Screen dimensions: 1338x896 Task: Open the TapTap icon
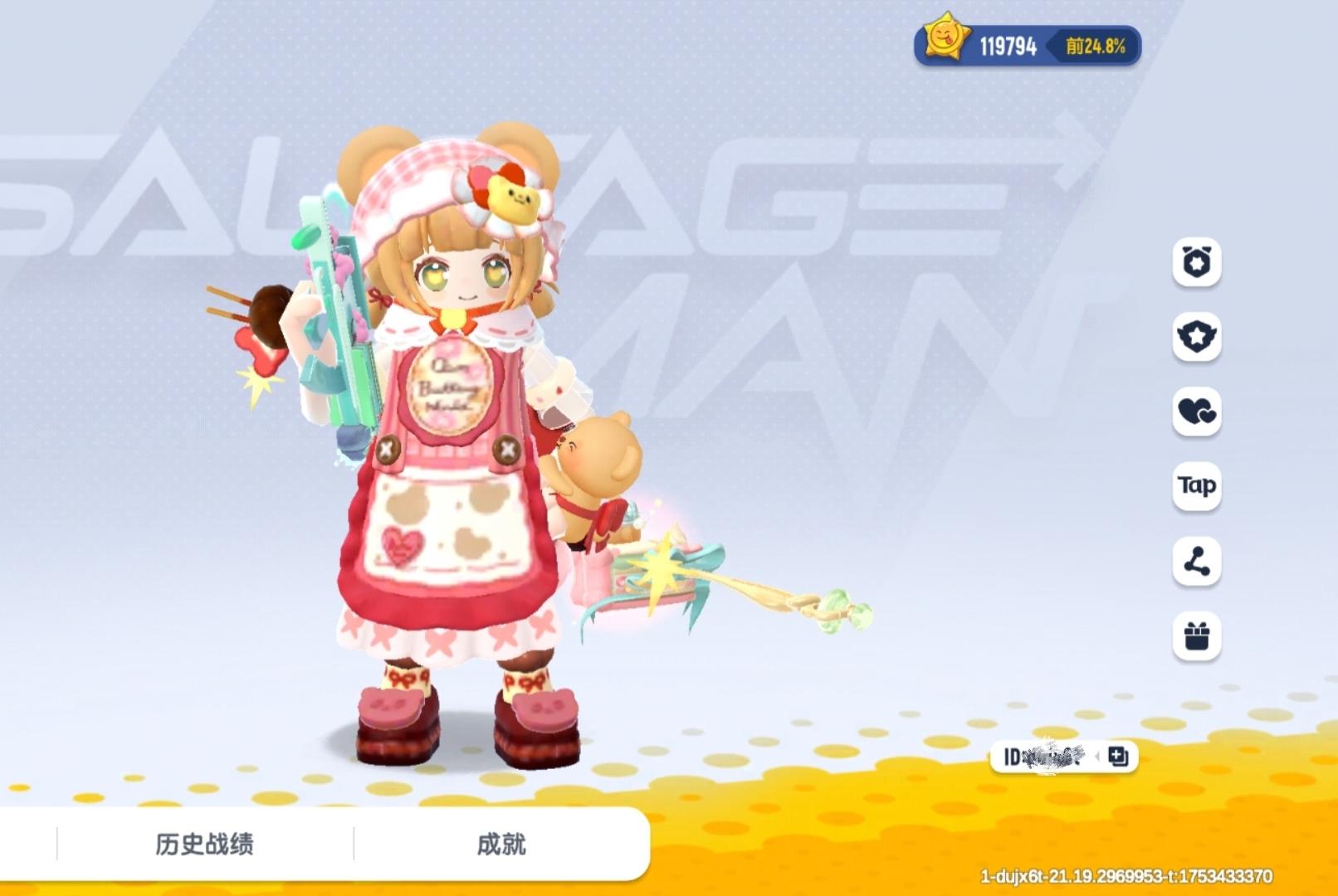pyautogui.click(x=1195, y=486)
